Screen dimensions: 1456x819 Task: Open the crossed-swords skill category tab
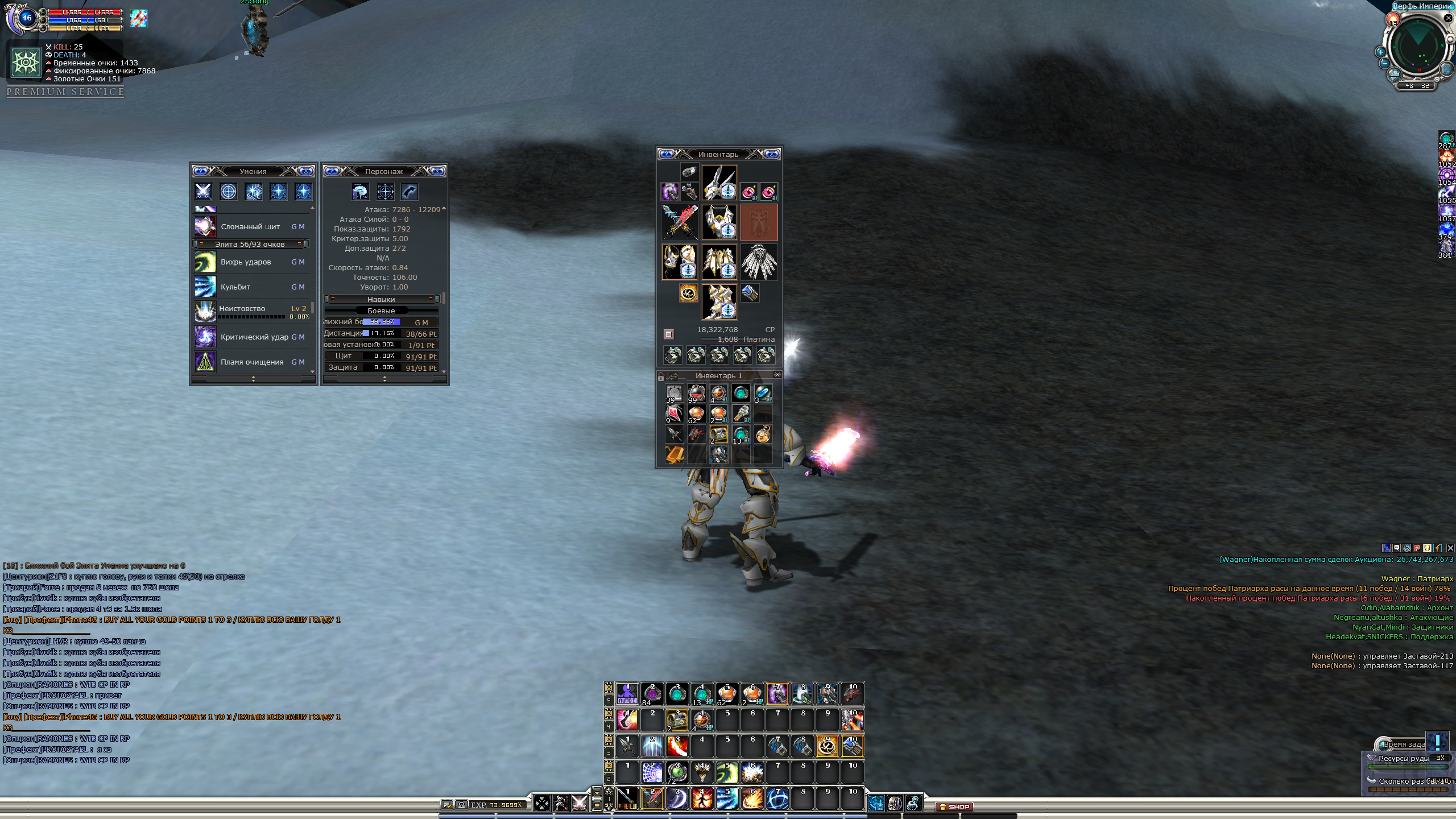tap(203, 192)
